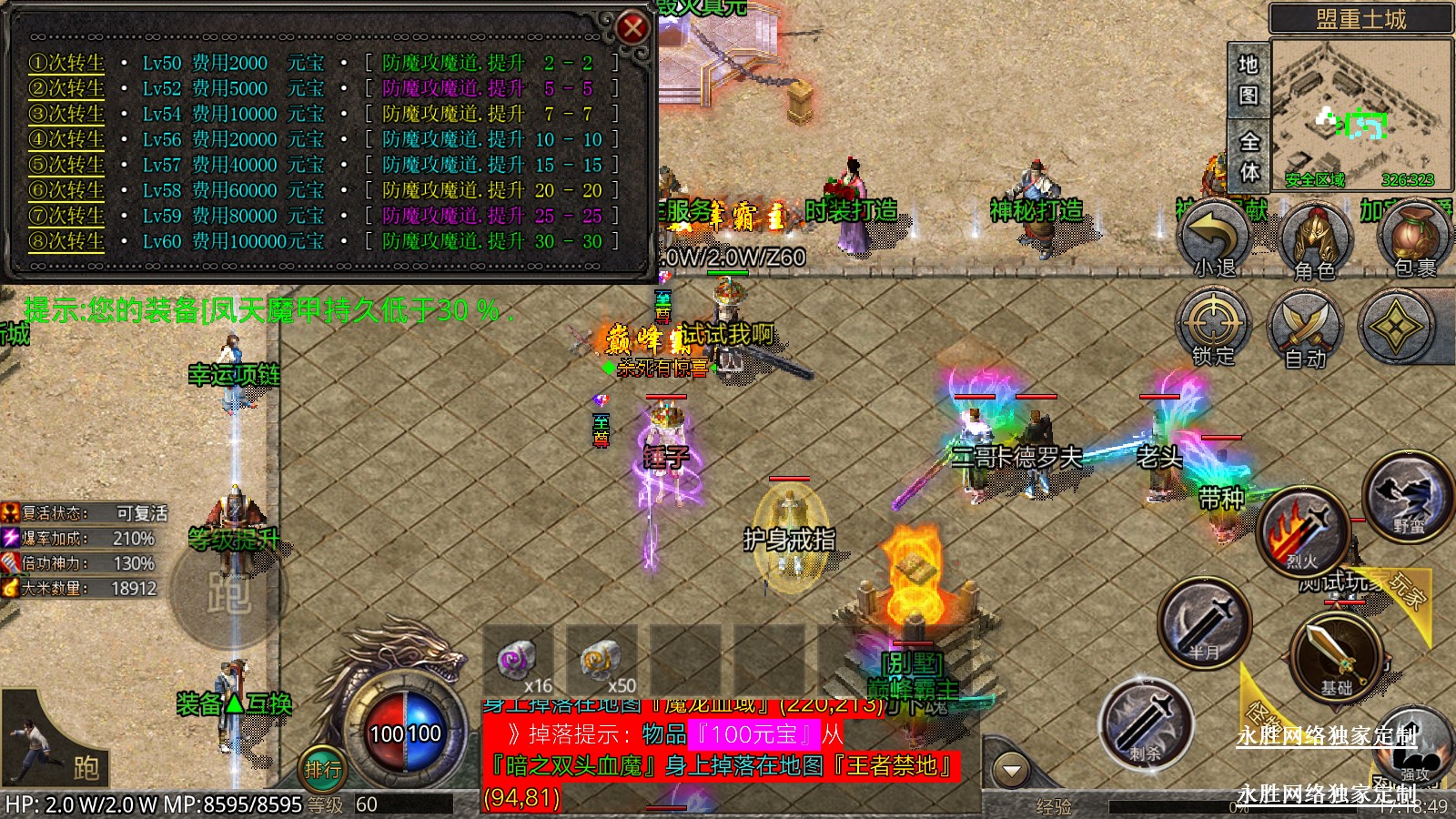This screenshot has height=819, width=1456.
Task: Toggle the 全体 button beside minimap
Action: (1249, 156)
